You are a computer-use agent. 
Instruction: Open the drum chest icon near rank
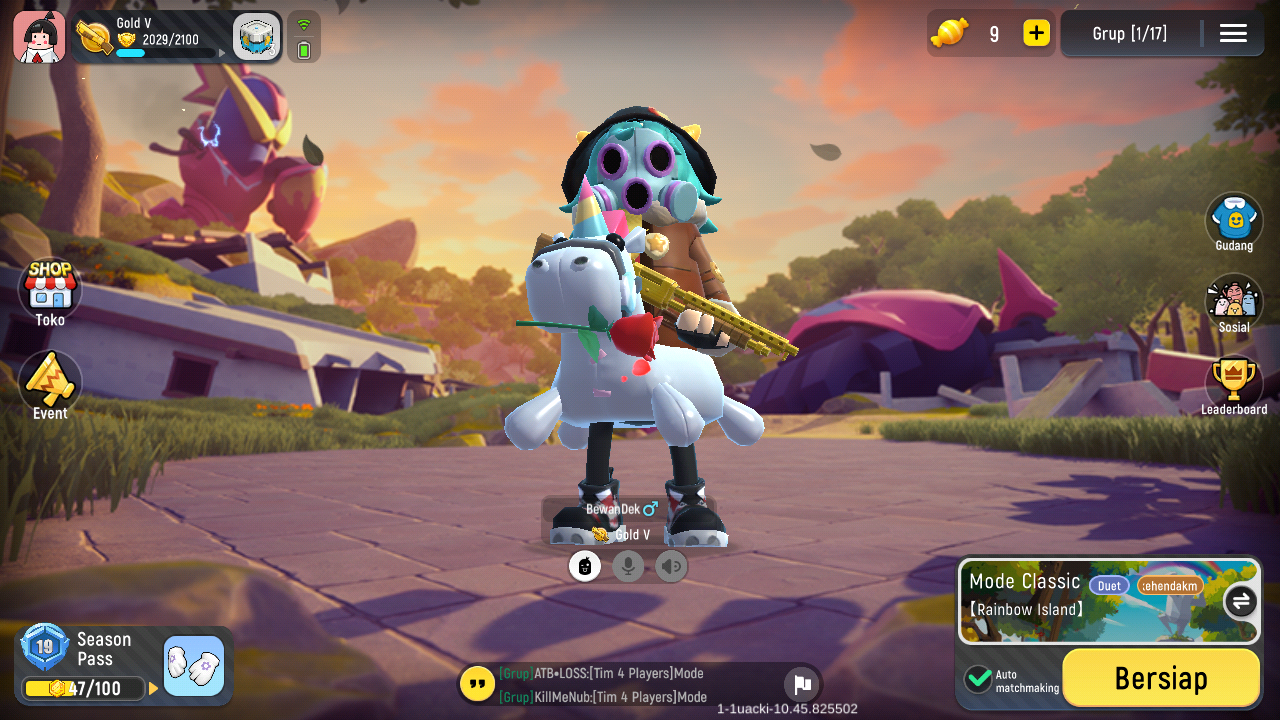(256, 38)
